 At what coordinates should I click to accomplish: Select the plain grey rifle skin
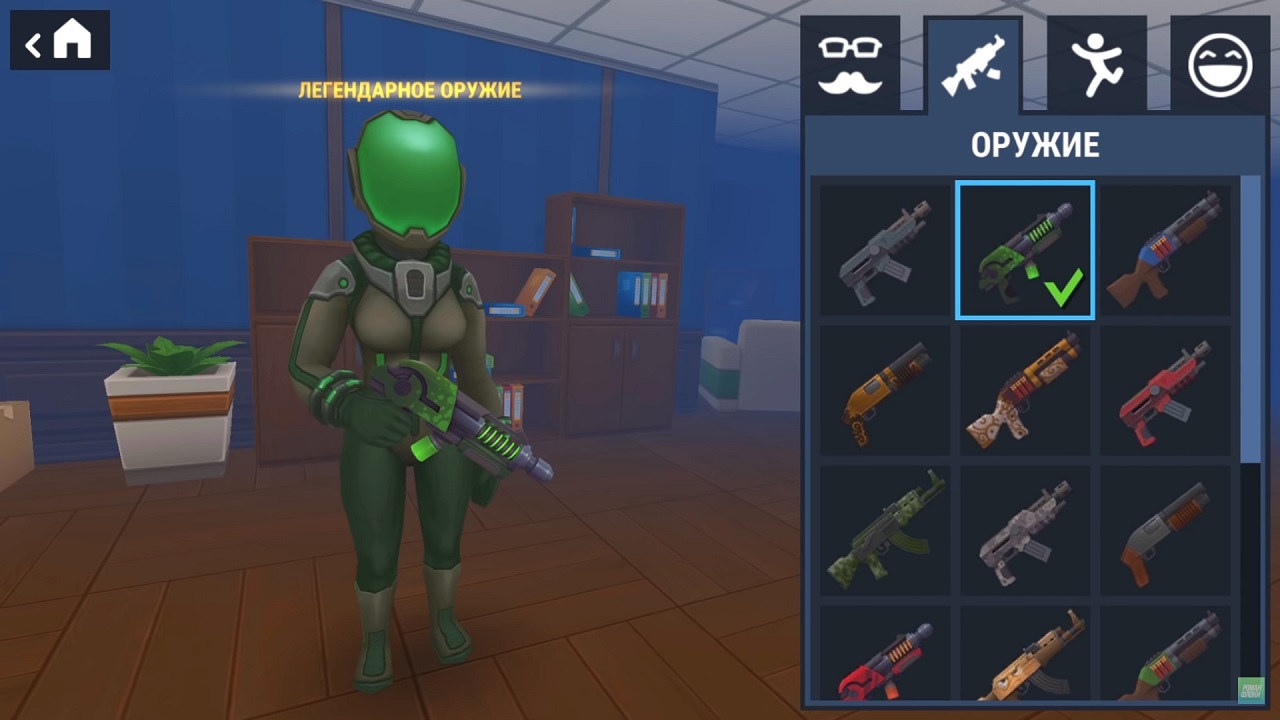[x=885, y=251]
